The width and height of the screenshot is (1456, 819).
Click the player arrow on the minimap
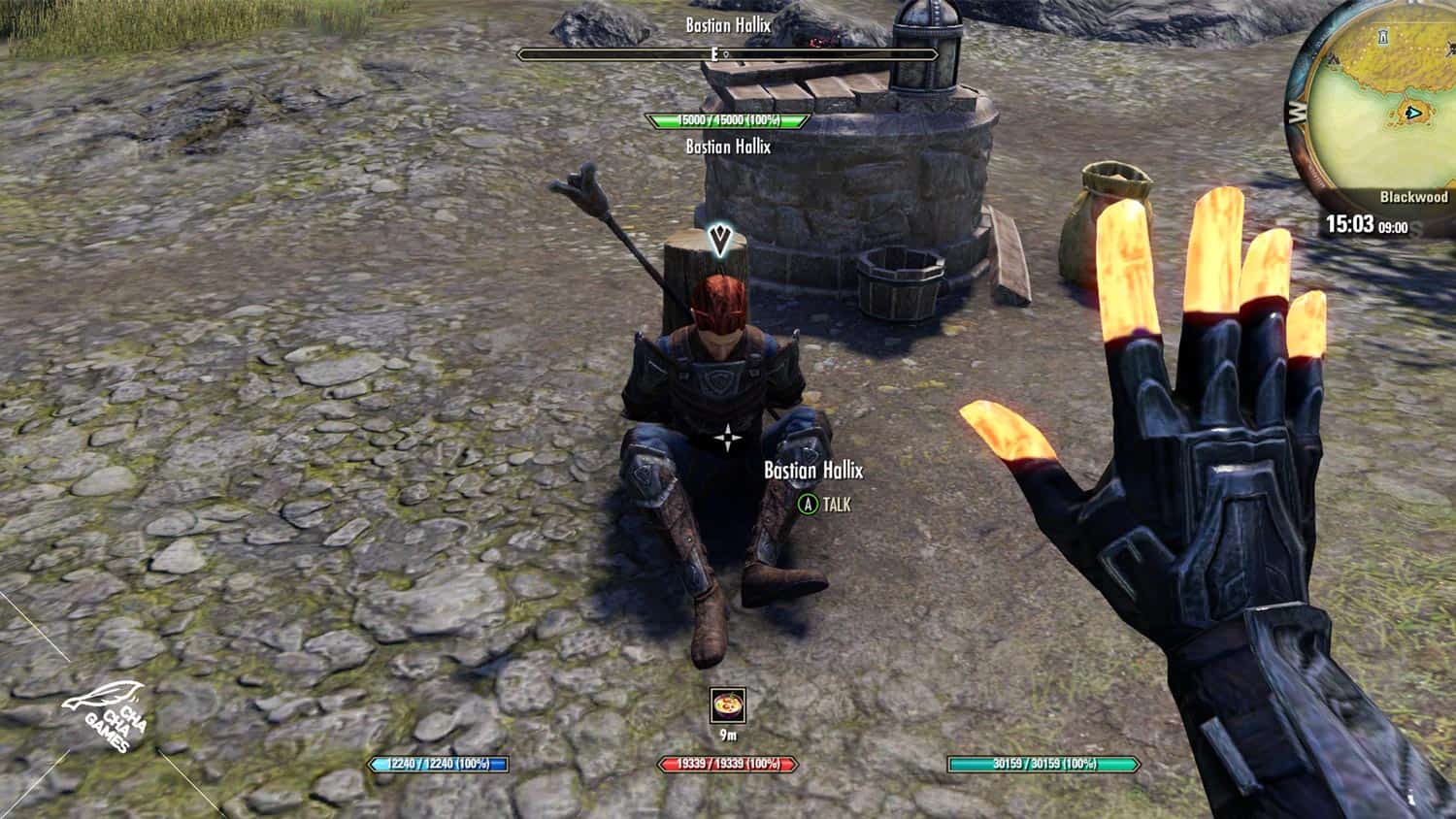coord(1414,114)
